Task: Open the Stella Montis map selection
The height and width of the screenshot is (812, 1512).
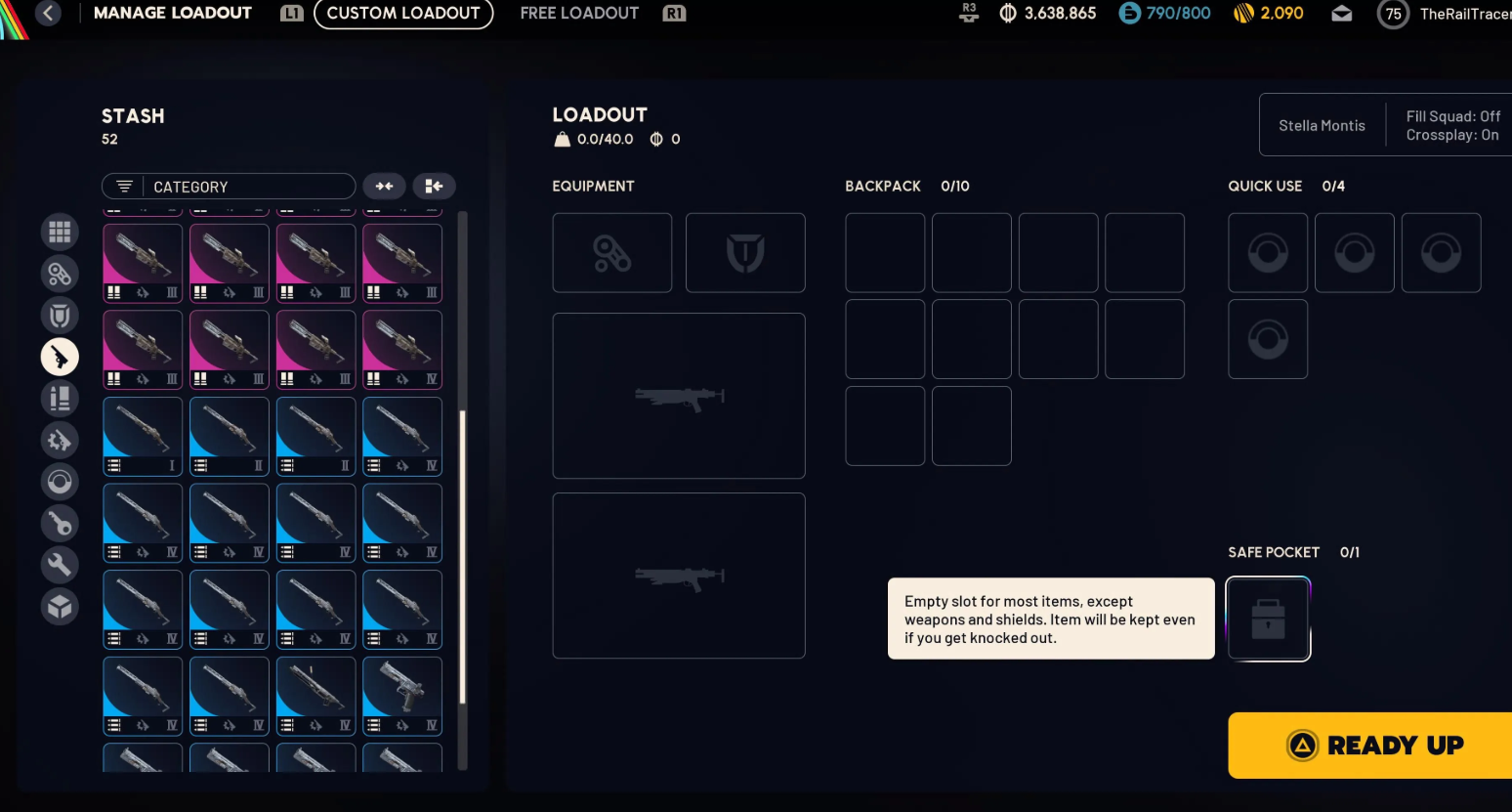Action: click(x=1322, y=125)
